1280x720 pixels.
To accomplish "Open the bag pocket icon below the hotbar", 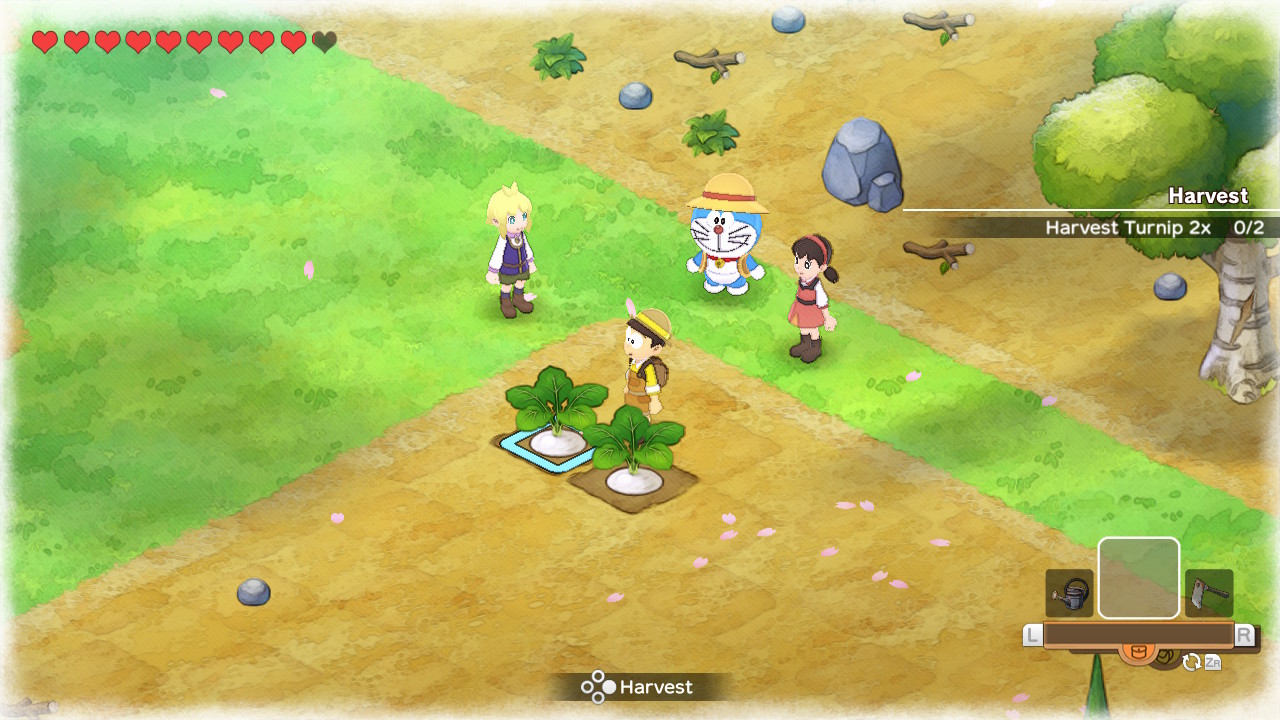I will coord(1139,650).
